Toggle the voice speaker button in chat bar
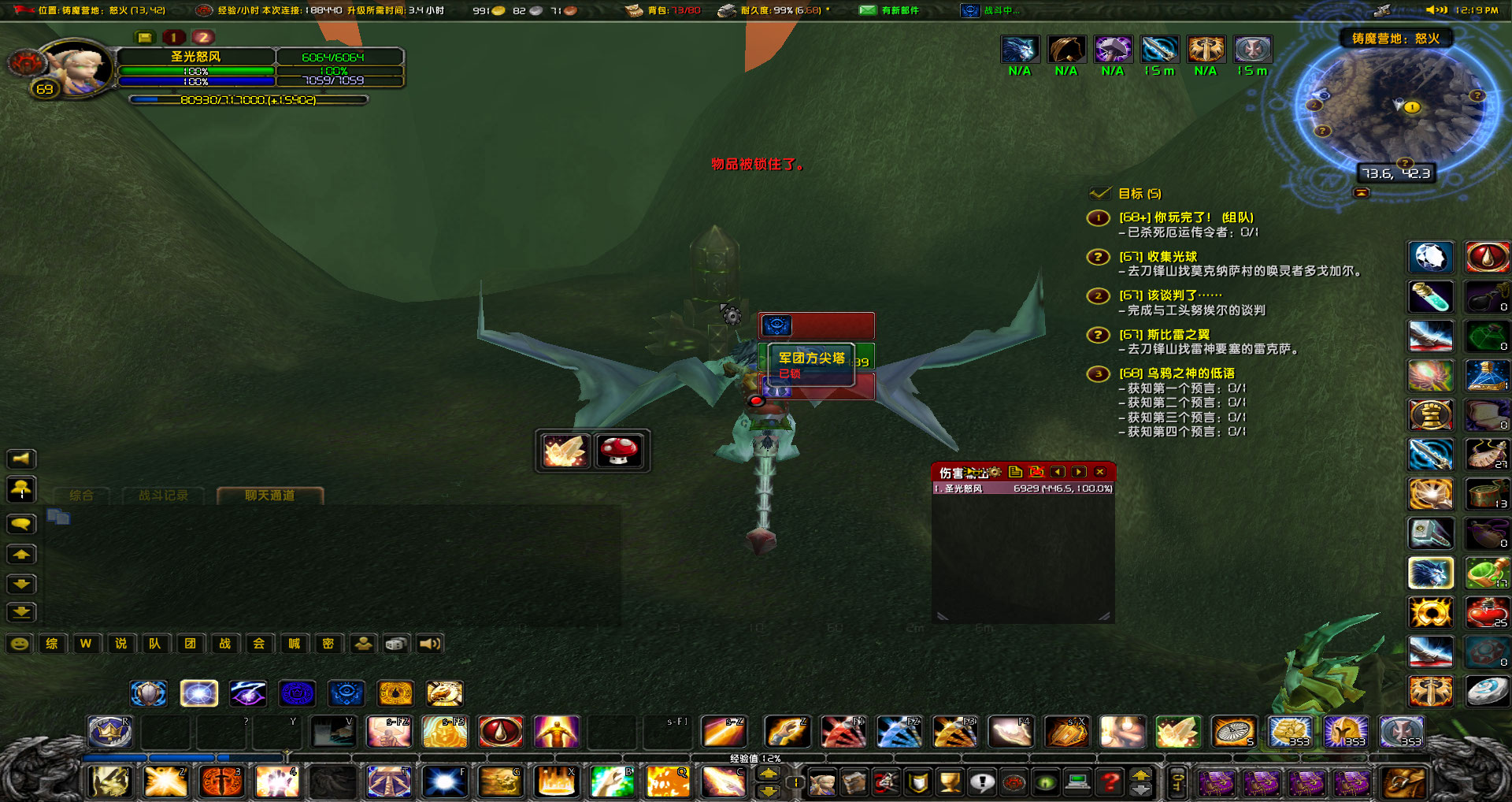The width and height of the screenshot is (1512, 802). pos(429,644)
